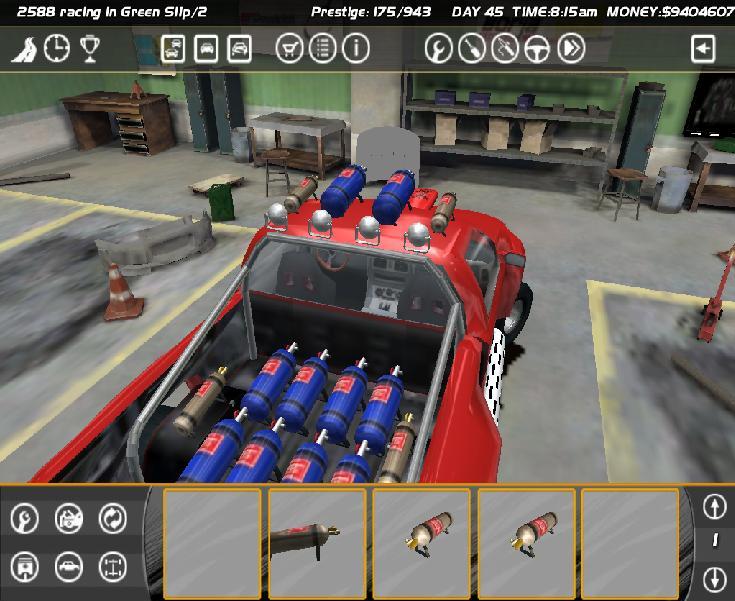
Task: Pick the sideways nitrous canister part slot
Action: tap(316, 541)
